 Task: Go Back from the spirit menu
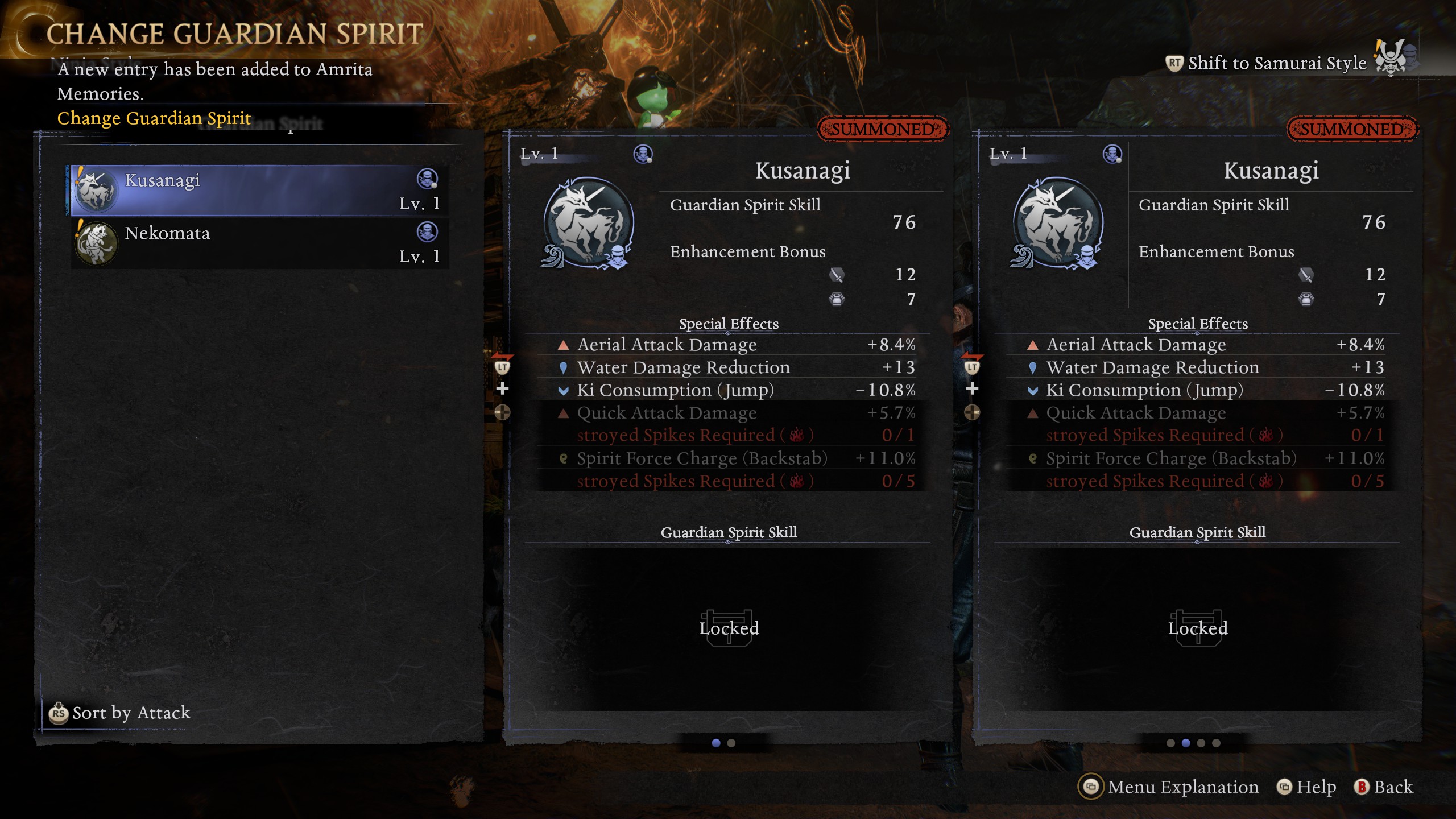coord(1383,787)
